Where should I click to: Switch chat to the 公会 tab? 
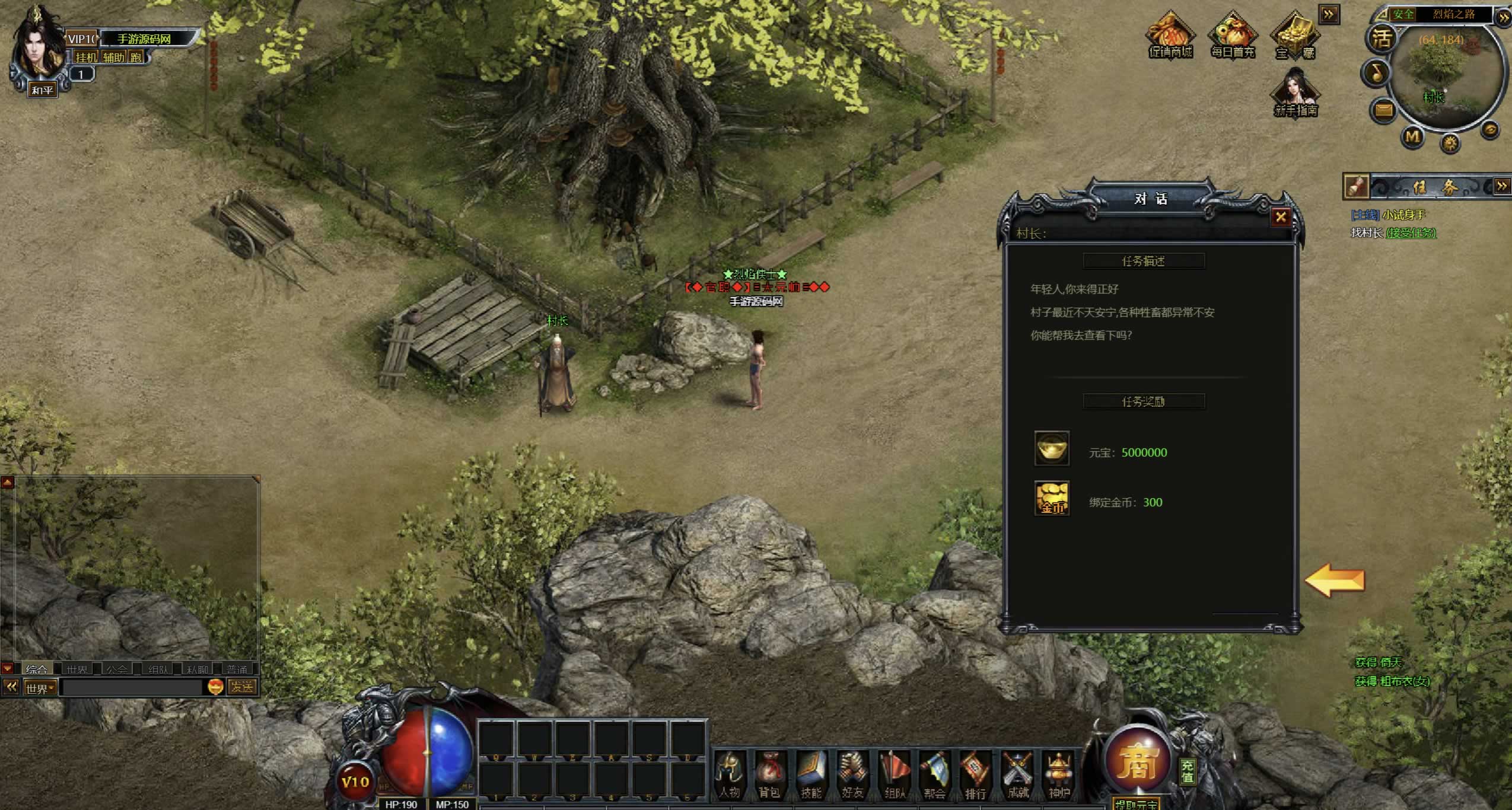pyautogui.click(x=117, y=669)
